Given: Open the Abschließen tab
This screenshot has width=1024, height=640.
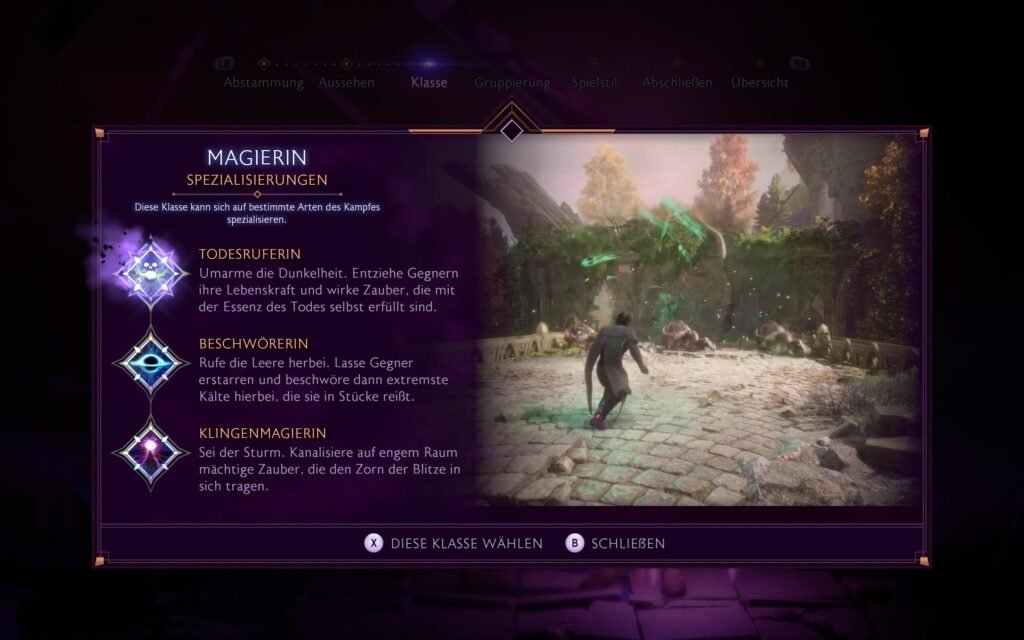Looking at the screenshot, I should [x=677, y=83].
